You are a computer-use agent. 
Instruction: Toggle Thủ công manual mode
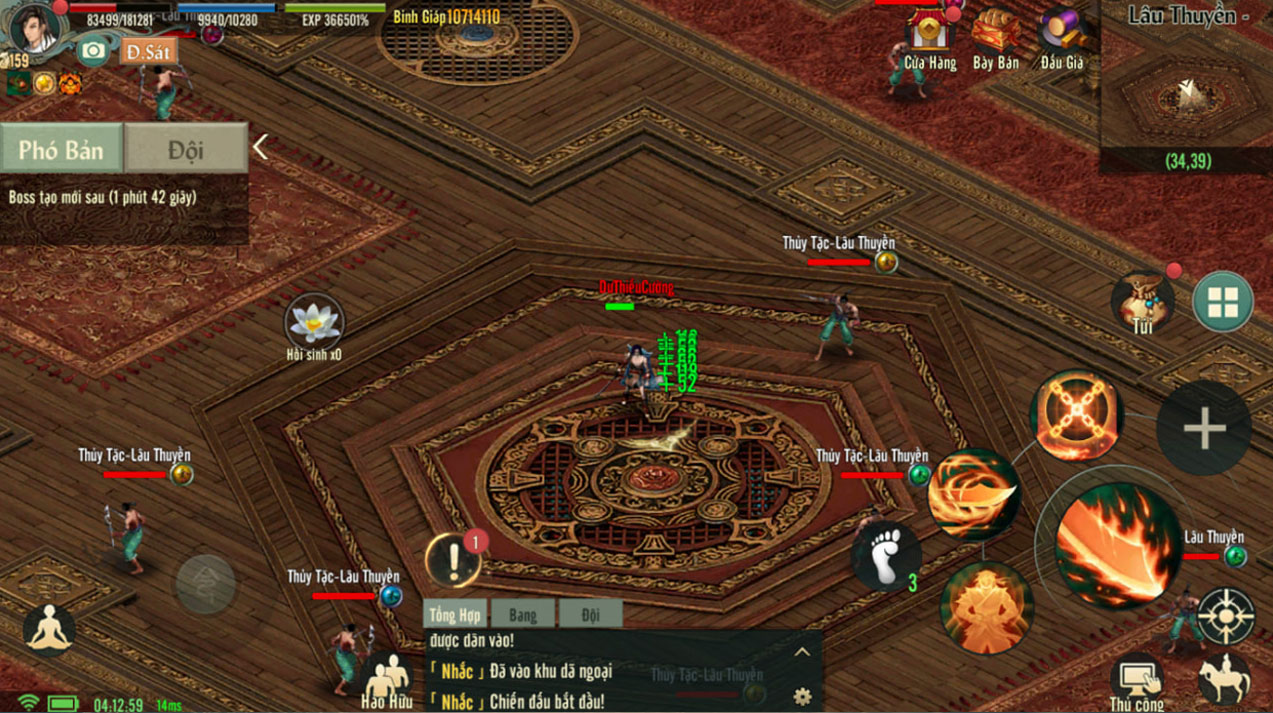(x=1137, y=680)
